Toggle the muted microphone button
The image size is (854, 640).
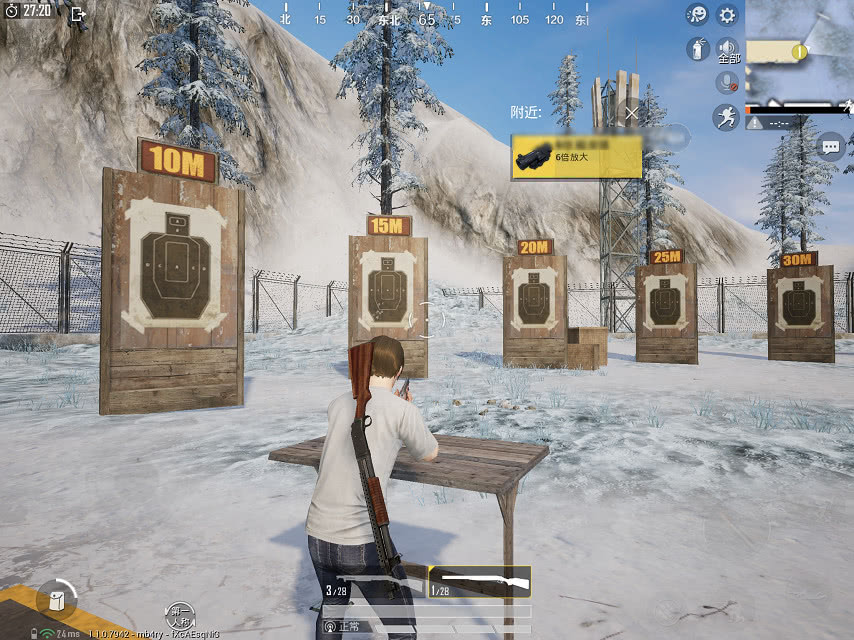click(x=727, y=82)
